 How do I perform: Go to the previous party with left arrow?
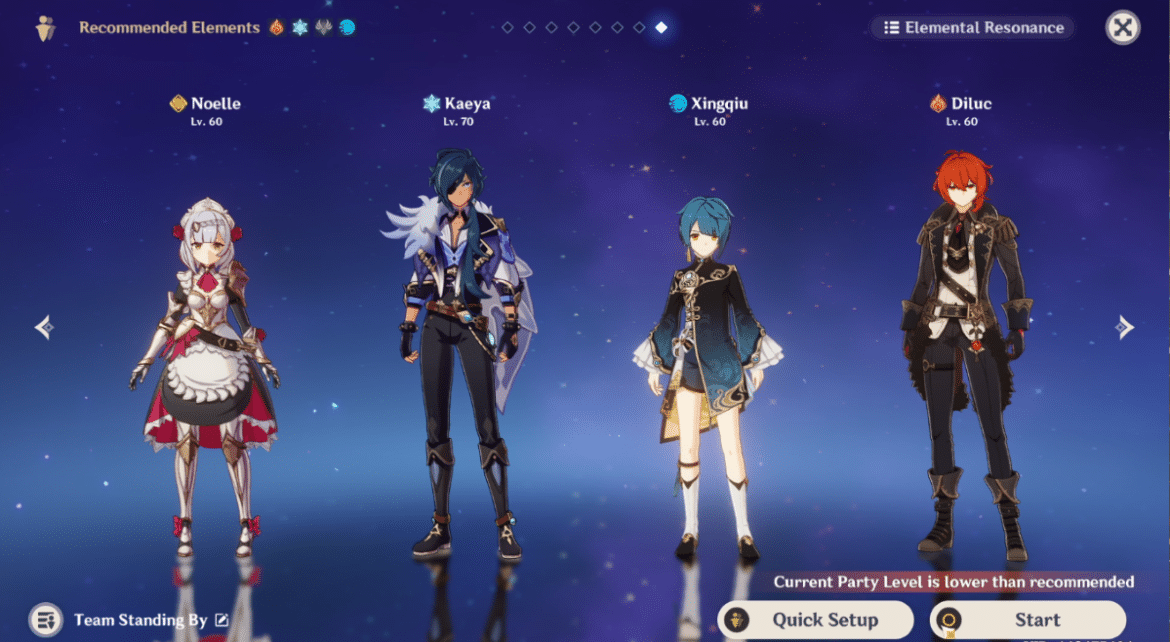pos(44,327)
